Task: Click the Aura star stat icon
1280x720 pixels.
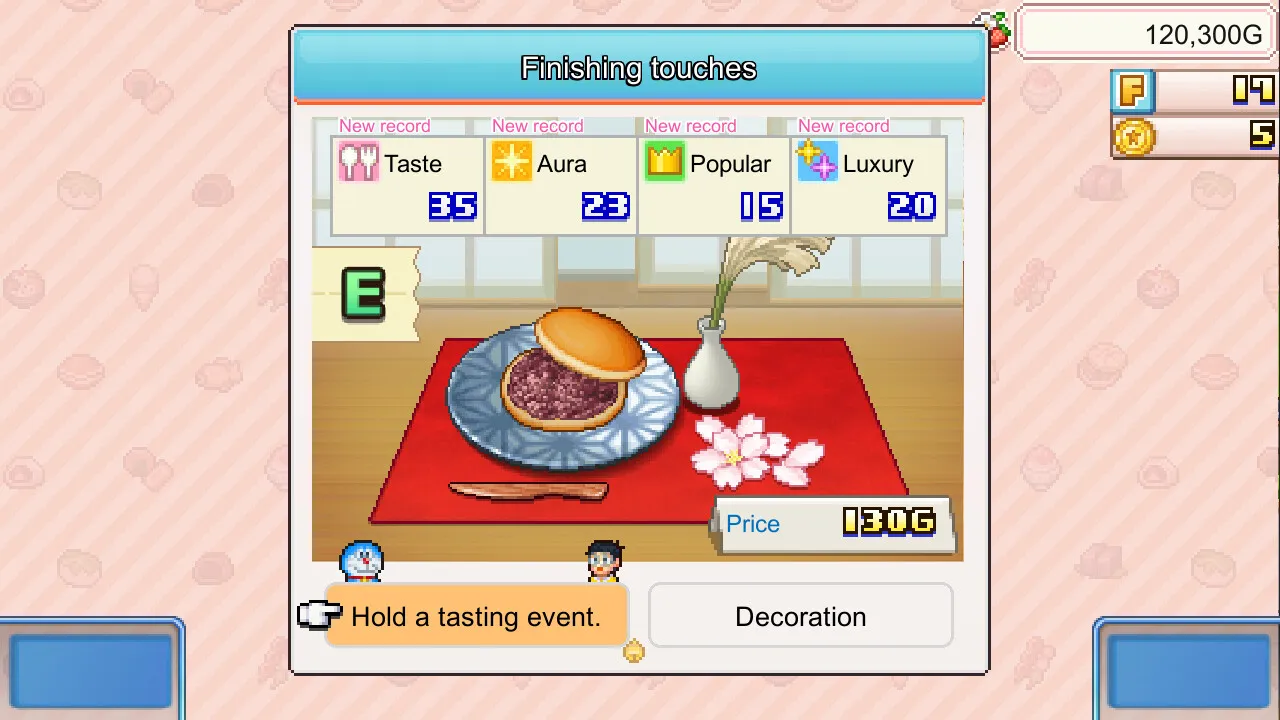Action: [x=511, y=162]
